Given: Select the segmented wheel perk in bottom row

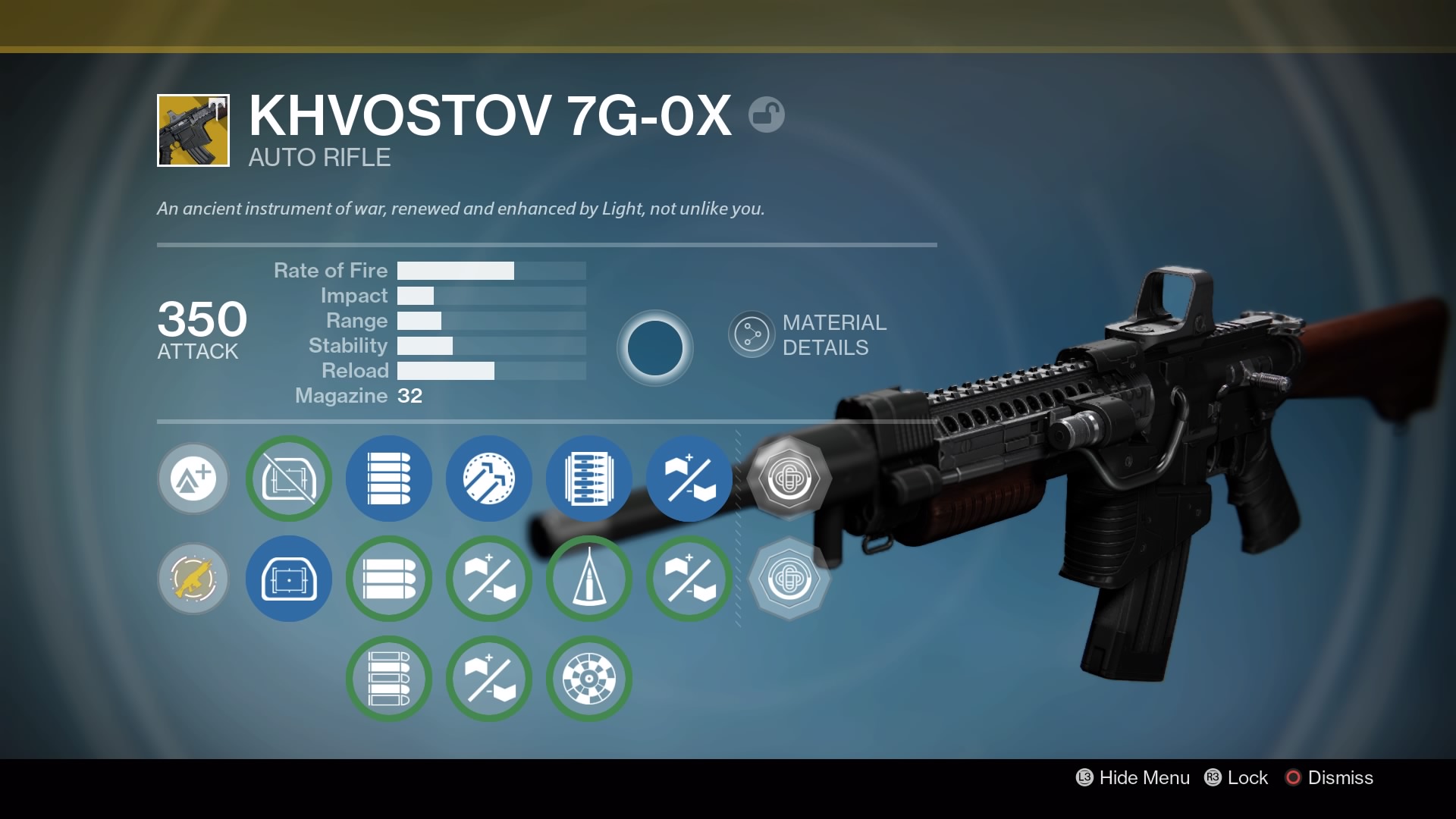Looking at the screenshot, I should 589,679.
